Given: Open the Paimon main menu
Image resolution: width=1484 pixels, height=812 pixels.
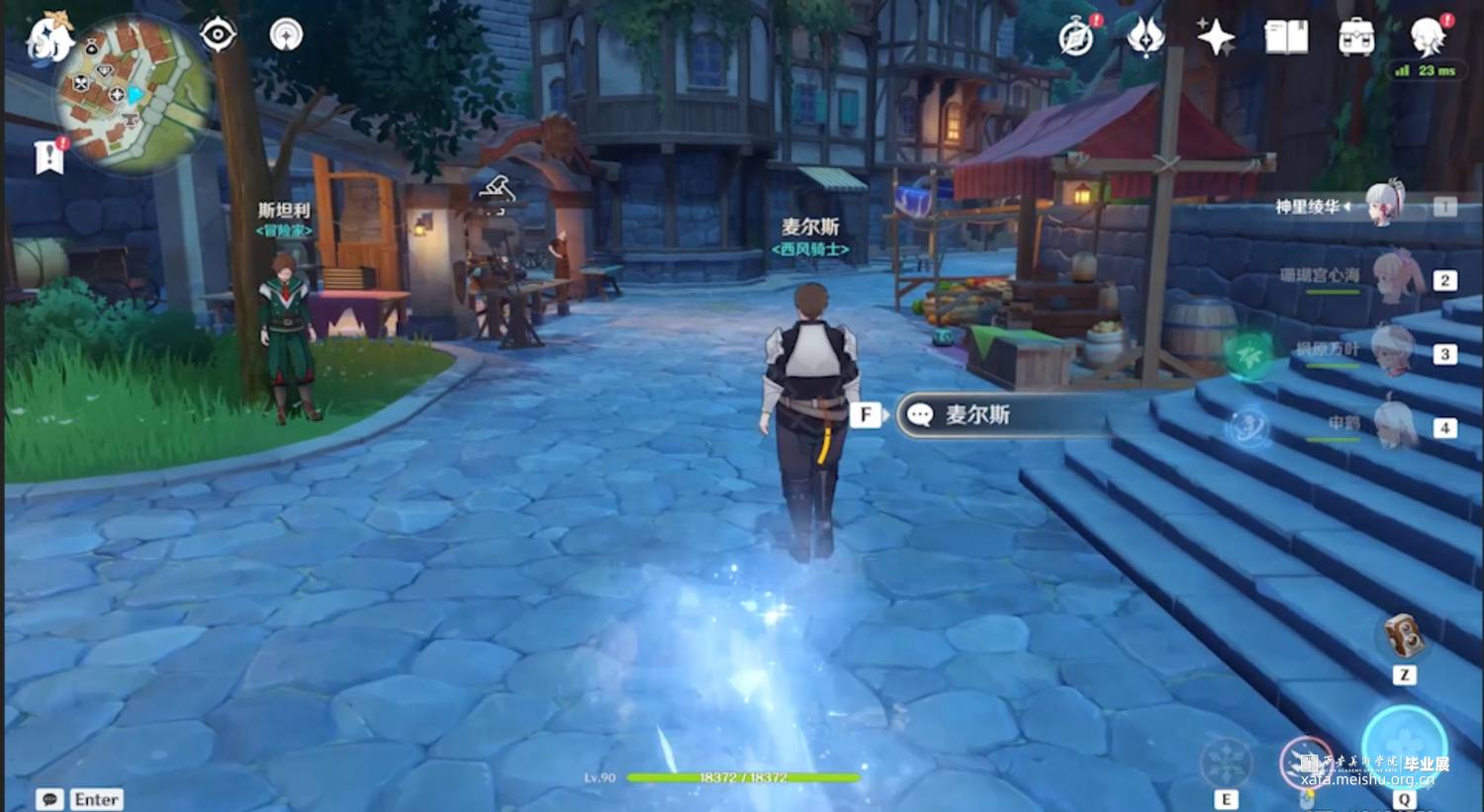Looking at the screenshot, I should pyautogui.click(x=49, y=38).
